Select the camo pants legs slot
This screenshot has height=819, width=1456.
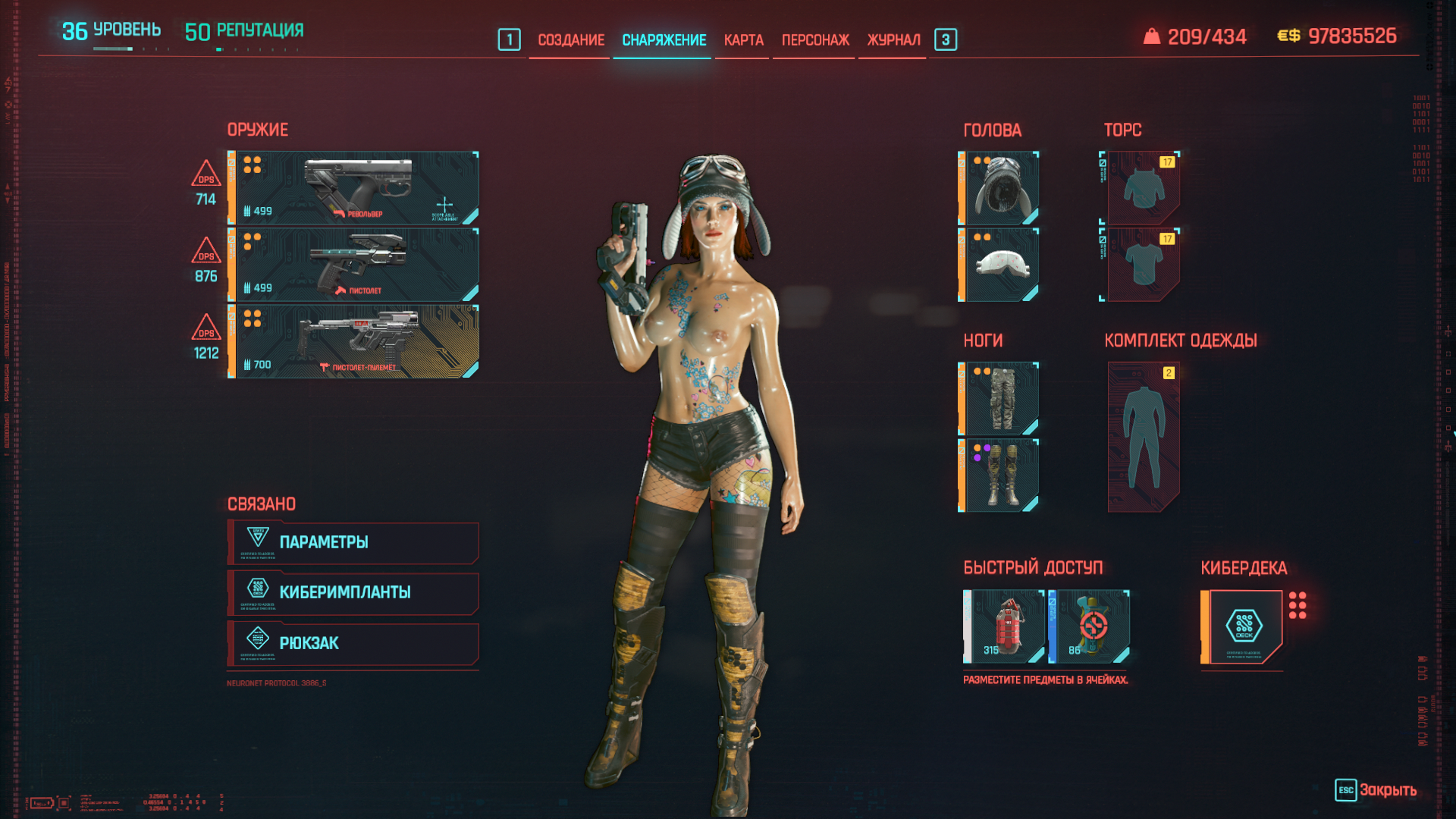(1001, 399)
